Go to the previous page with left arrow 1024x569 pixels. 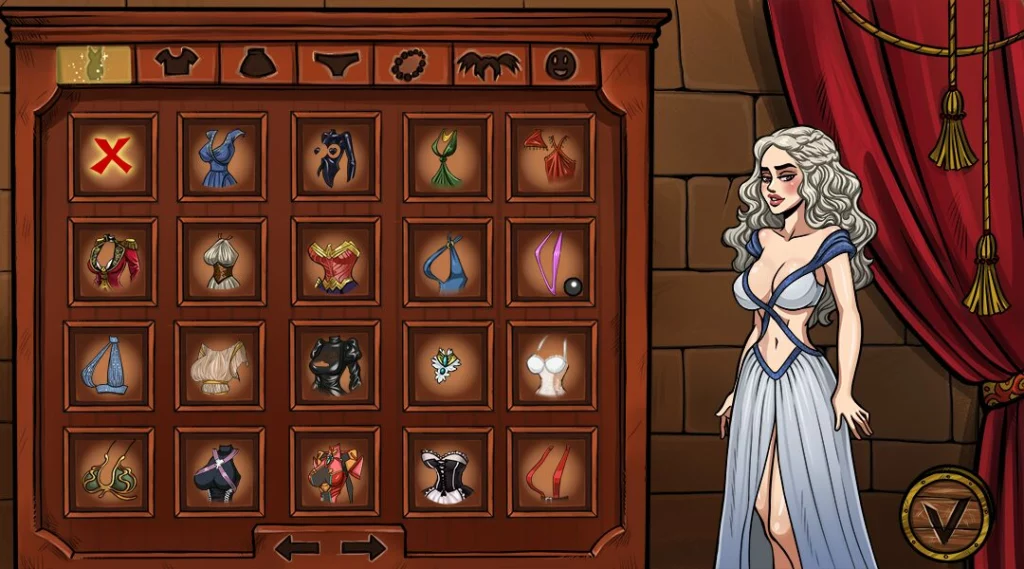pos(297,547)
